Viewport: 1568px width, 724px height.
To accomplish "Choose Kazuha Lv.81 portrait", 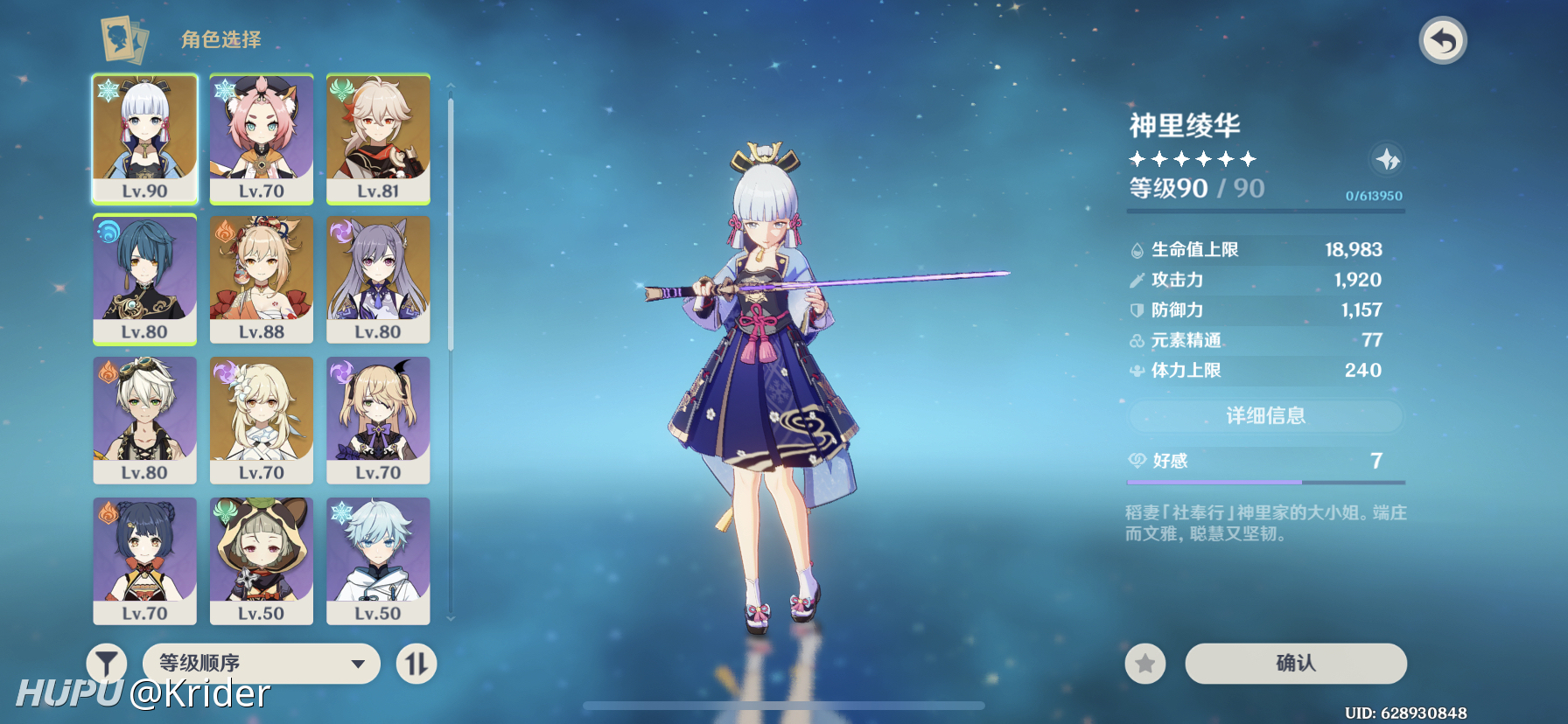I will pyautogui.click(x=378, y=138).
